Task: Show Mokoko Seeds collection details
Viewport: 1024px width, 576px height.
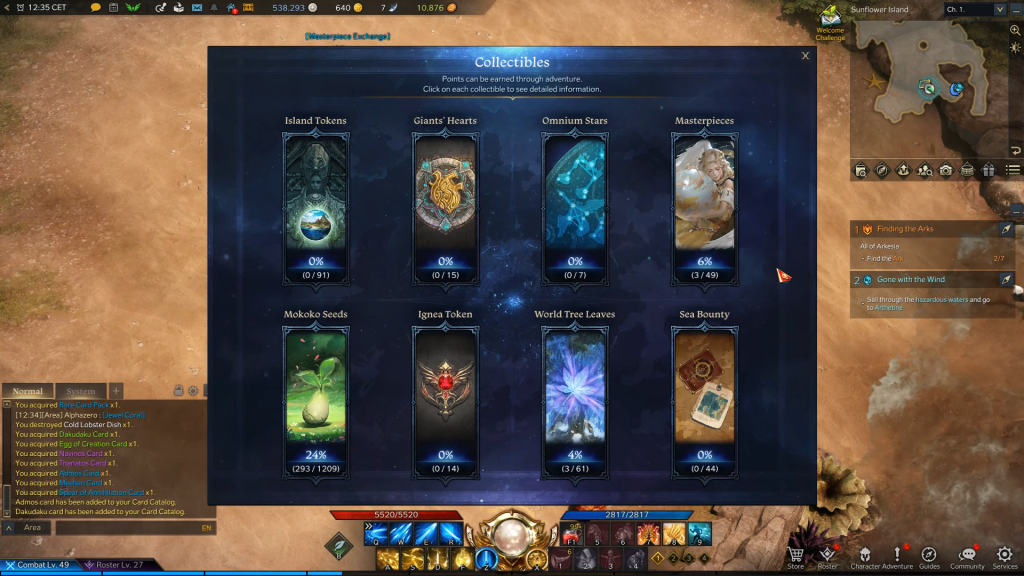Action: 316,398
